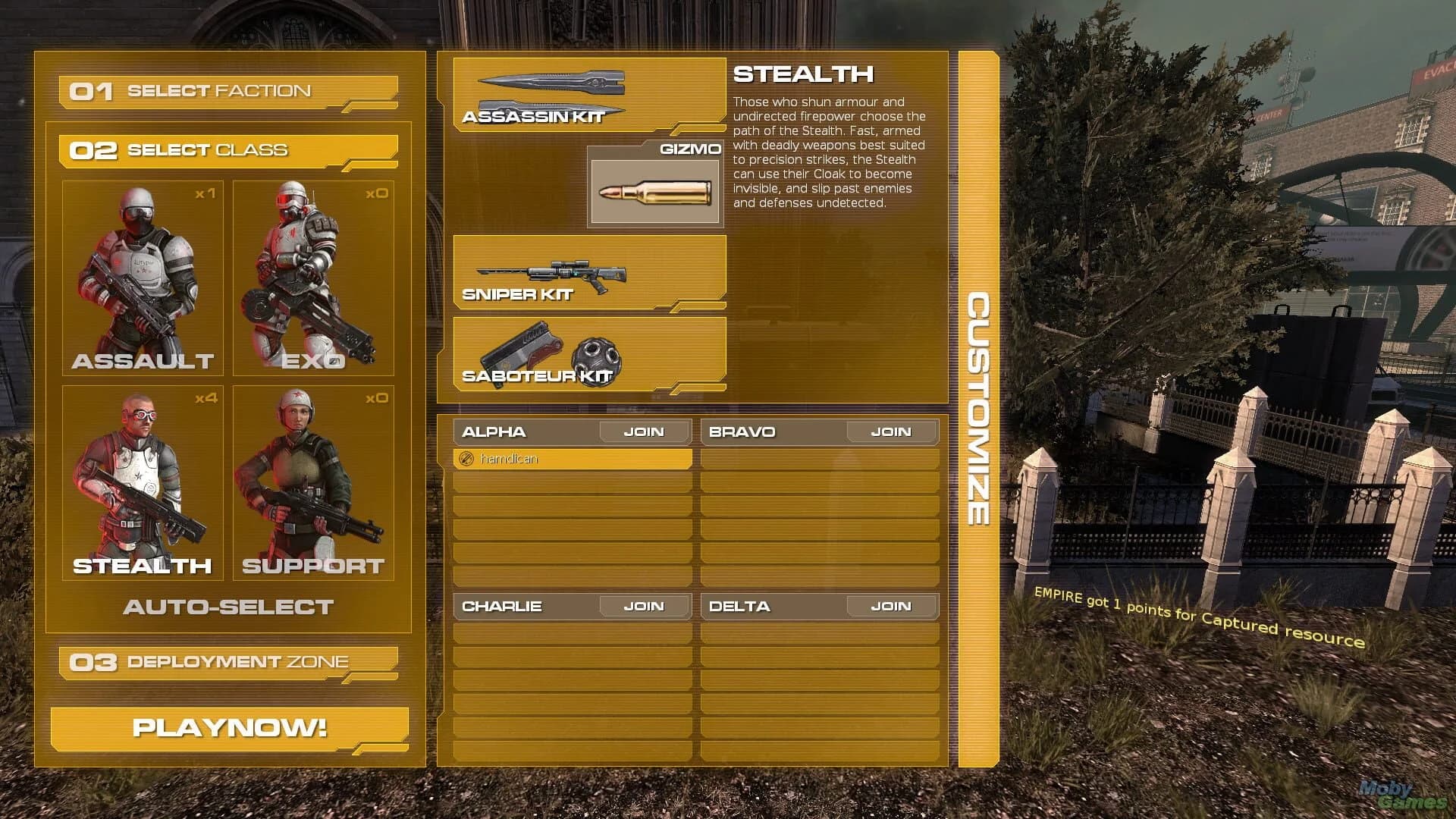Screen dimensions: 1456x819
Task: Pick the Support class portrait
Action: (312, 482)
